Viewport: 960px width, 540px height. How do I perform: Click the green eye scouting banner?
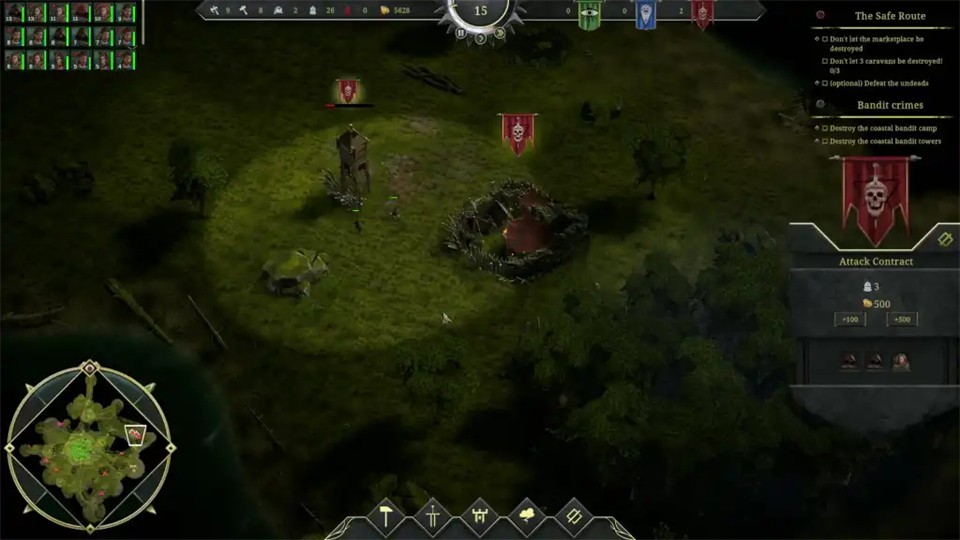[x=589, y=14]
